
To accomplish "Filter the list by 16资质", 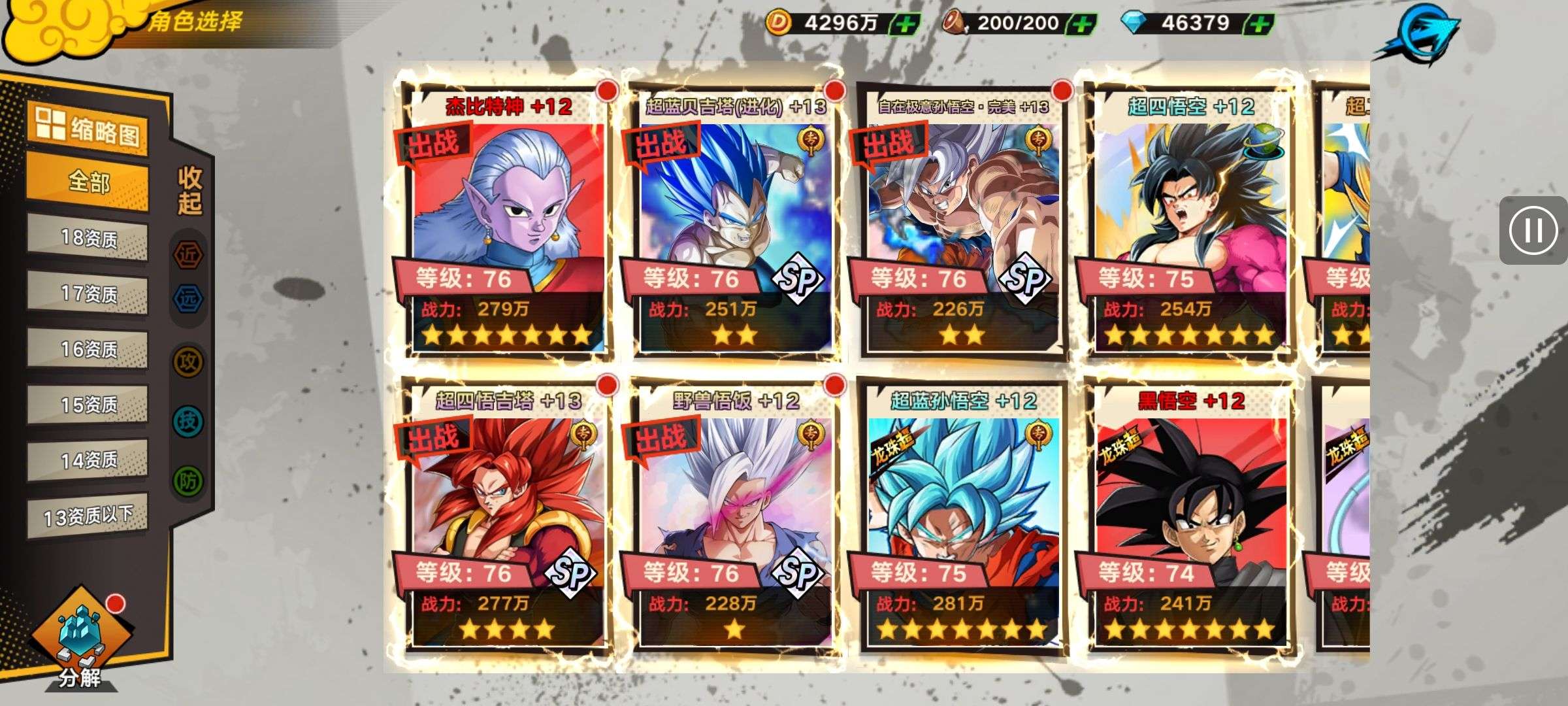I will click(88, 350).
